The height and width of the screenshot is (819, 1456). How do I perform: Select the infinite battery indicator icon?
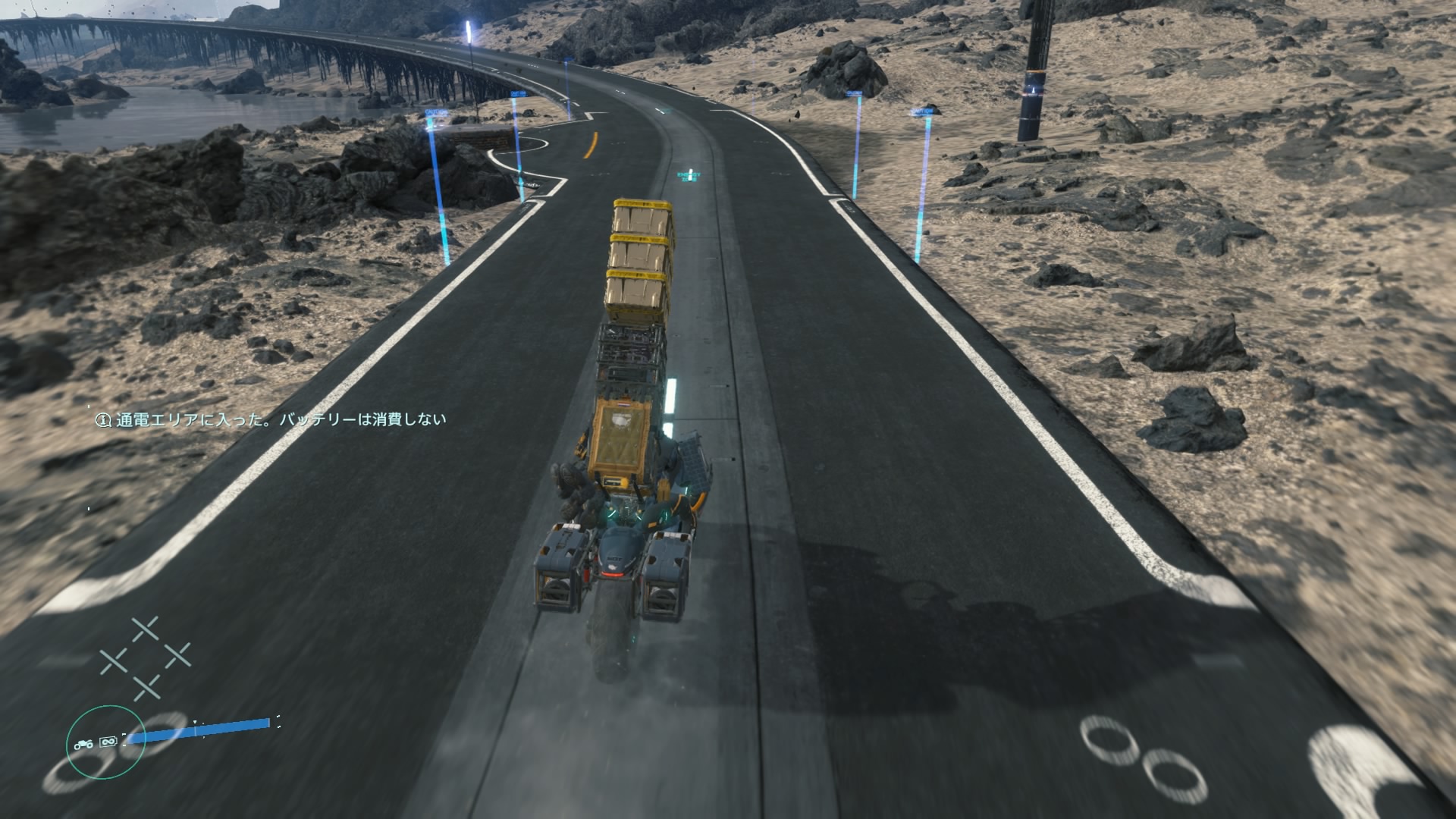(108, 742)
